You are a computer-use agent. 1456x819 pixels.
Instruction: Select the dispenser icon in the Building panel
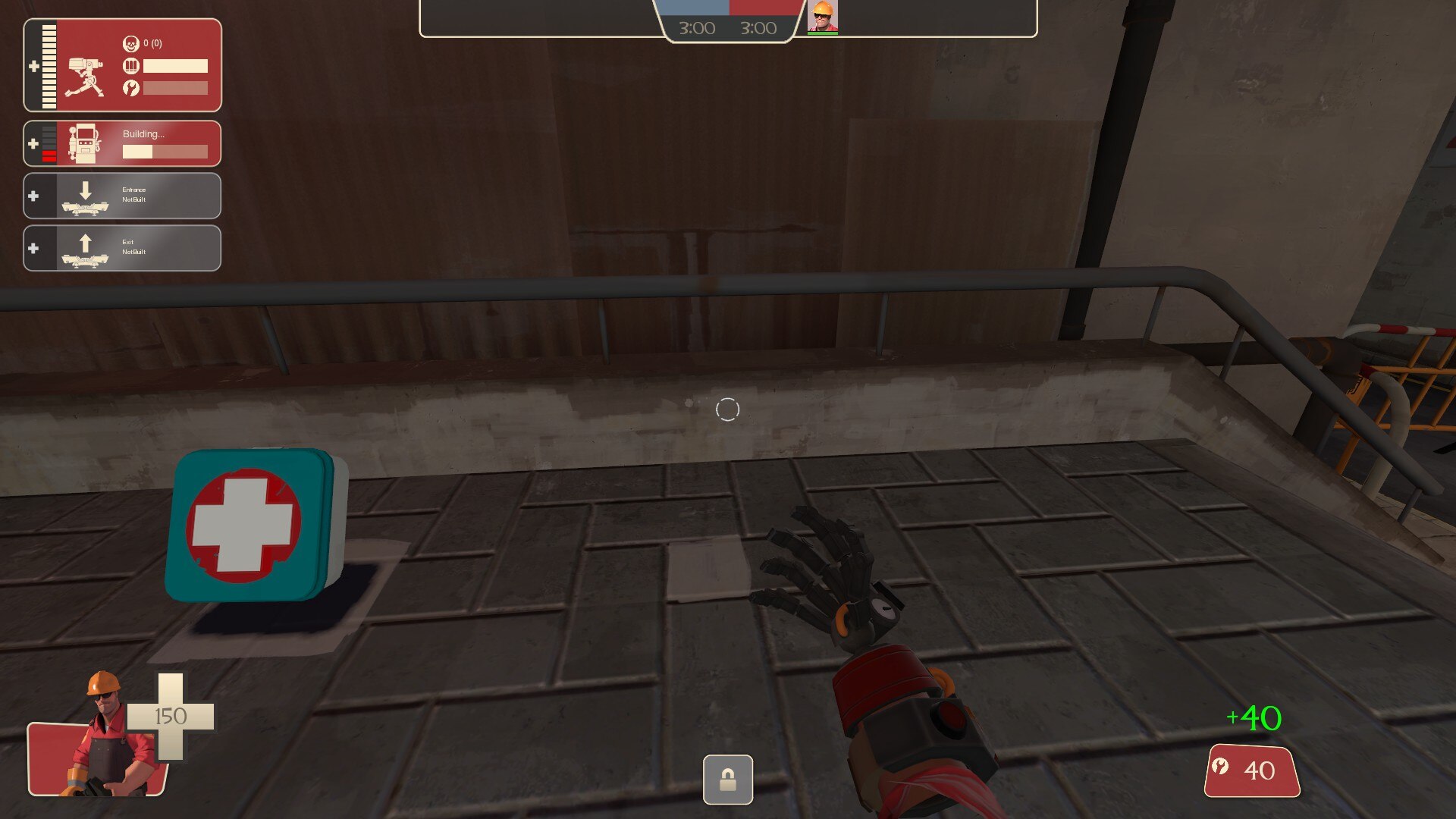83,143
